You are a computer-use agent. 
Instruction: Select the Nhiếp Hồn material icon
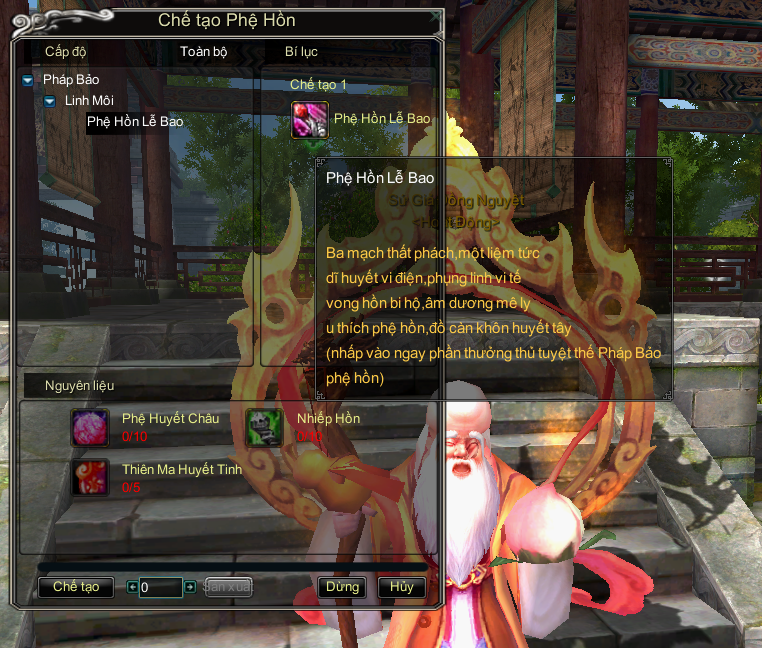265,427
